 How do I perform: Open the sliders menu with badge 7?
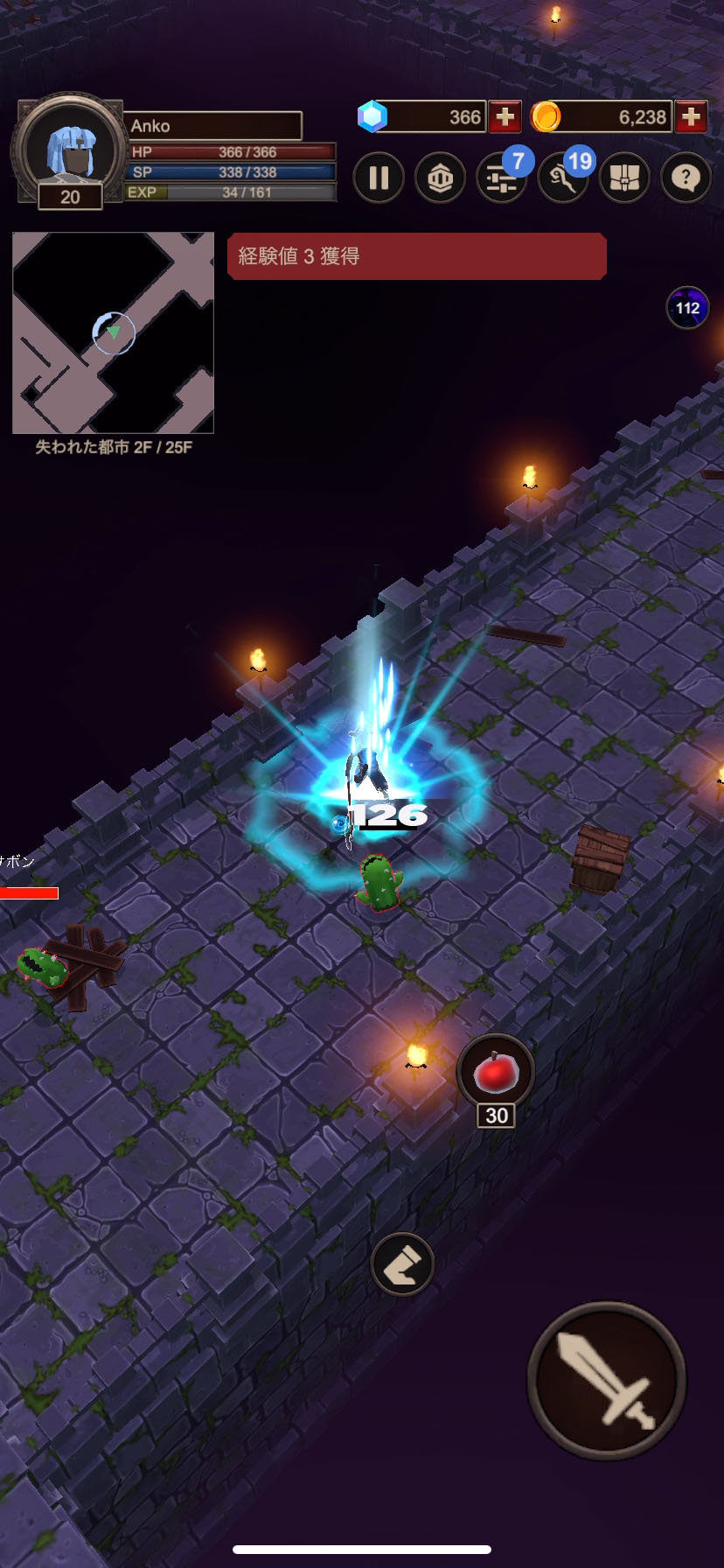[501, 178]
